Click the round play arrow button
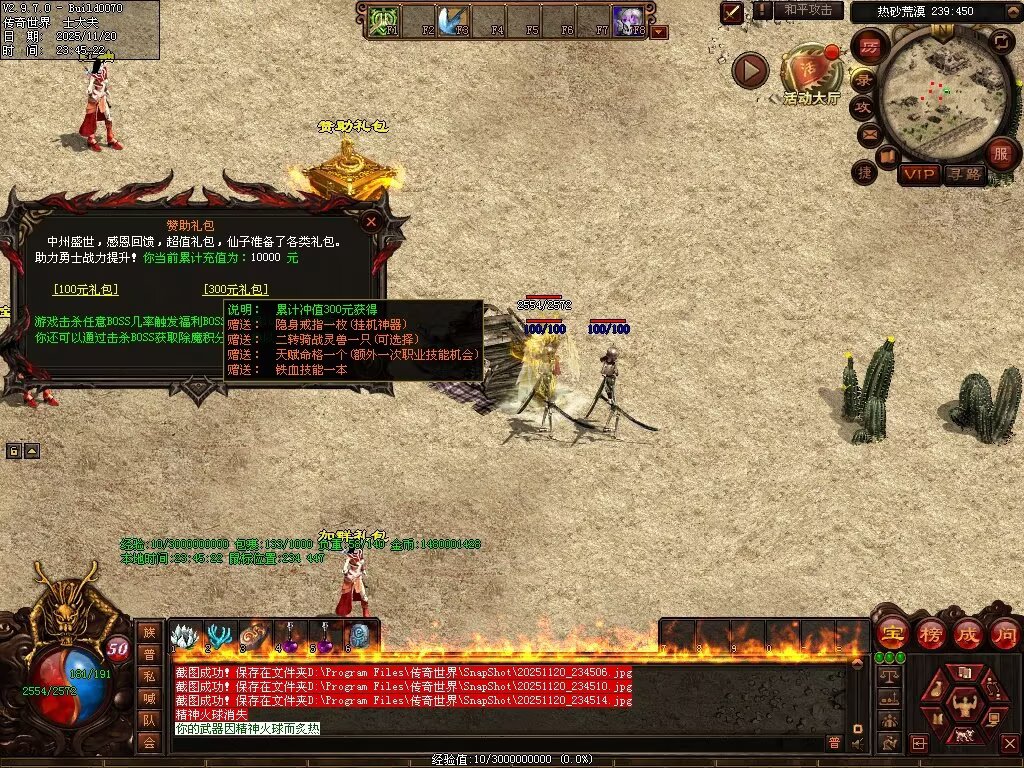Screen dimensions: 1024x768 pos(750,70)
